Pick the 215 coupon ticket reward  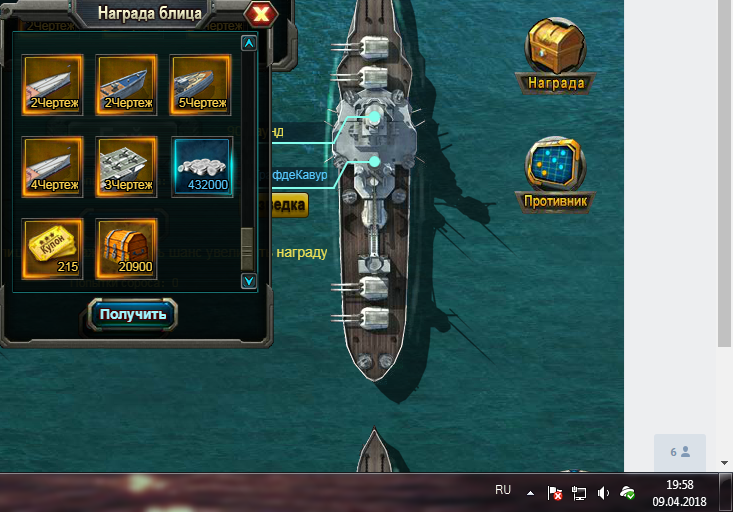pyautogui.click(x=53, y=248)
